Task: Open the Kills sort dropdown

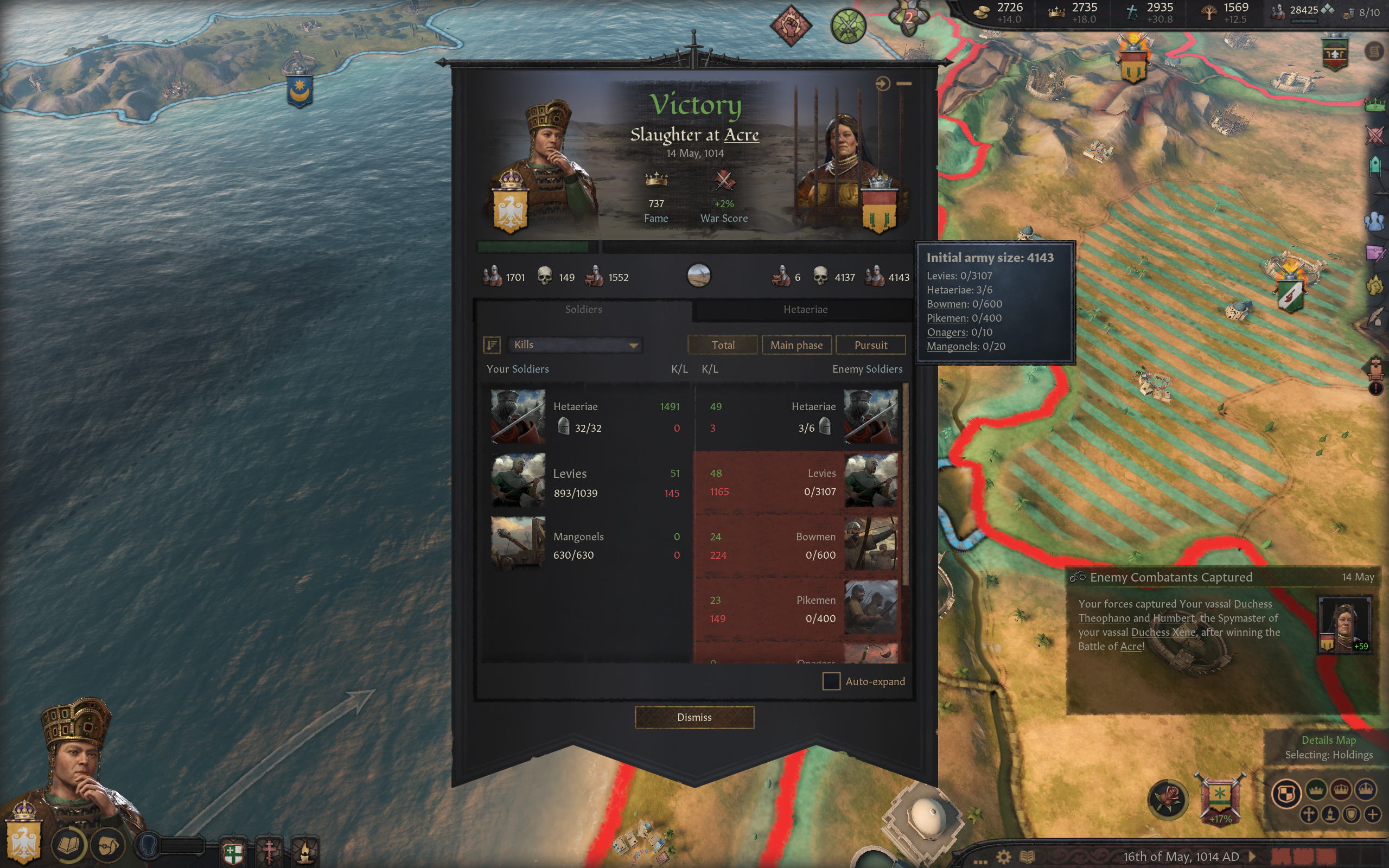Action: click(575, 344)
